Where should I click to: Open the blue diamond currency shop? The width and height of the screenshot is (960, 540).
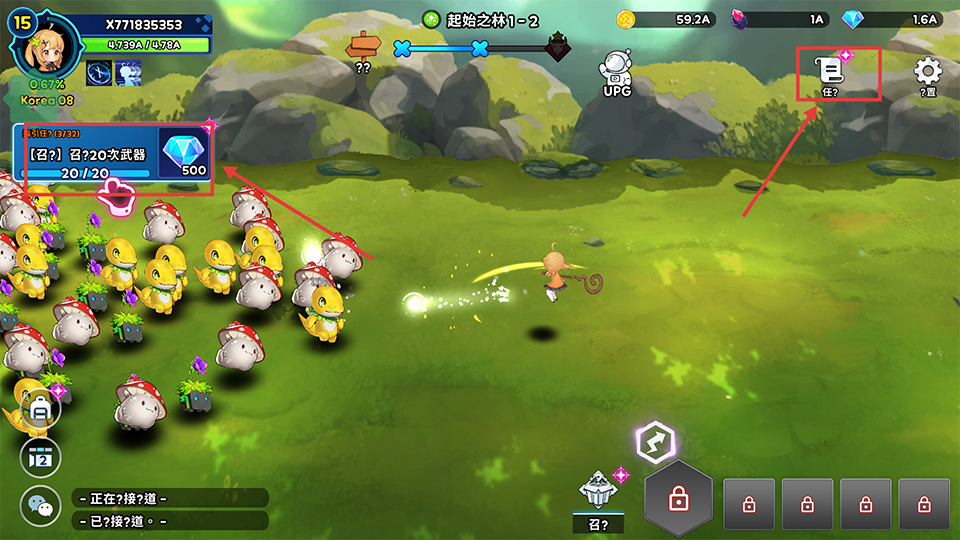892,19
